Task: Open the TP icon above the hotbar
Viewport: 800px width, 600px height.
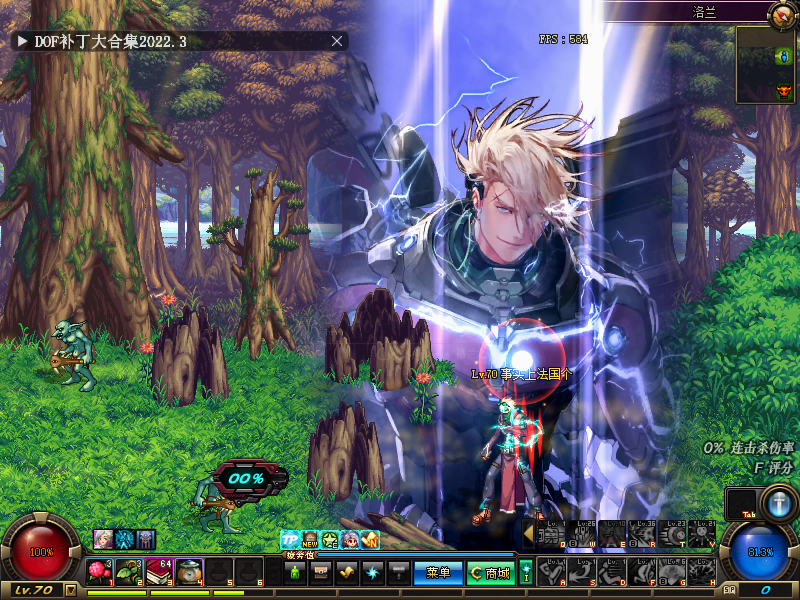Action: [290, 539]
